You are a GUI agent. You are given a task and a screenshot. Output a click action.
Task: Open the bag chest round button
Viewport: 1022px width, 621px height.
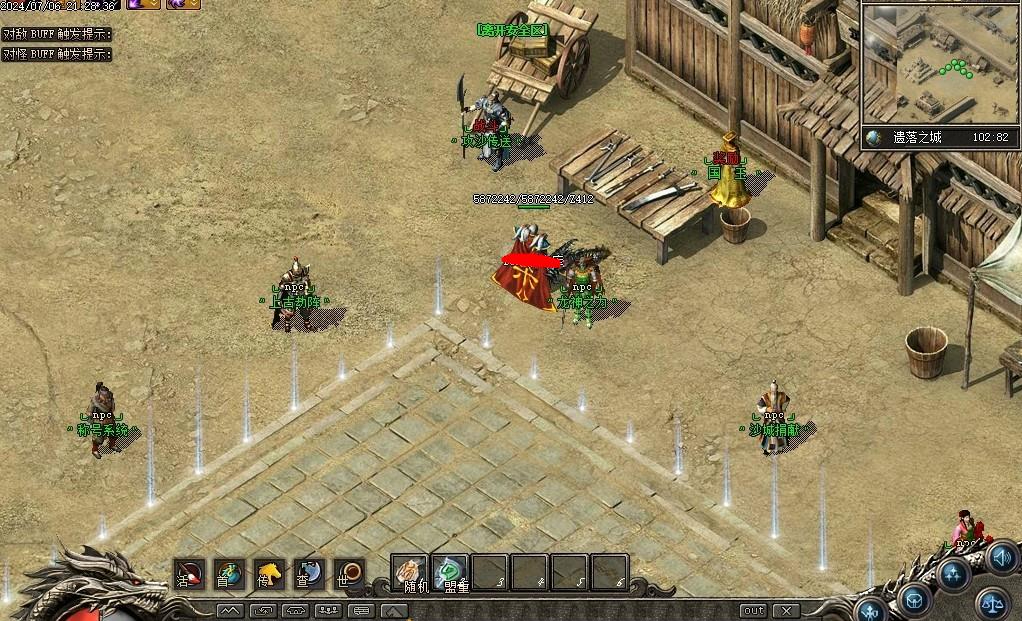(x=913, y=599)
